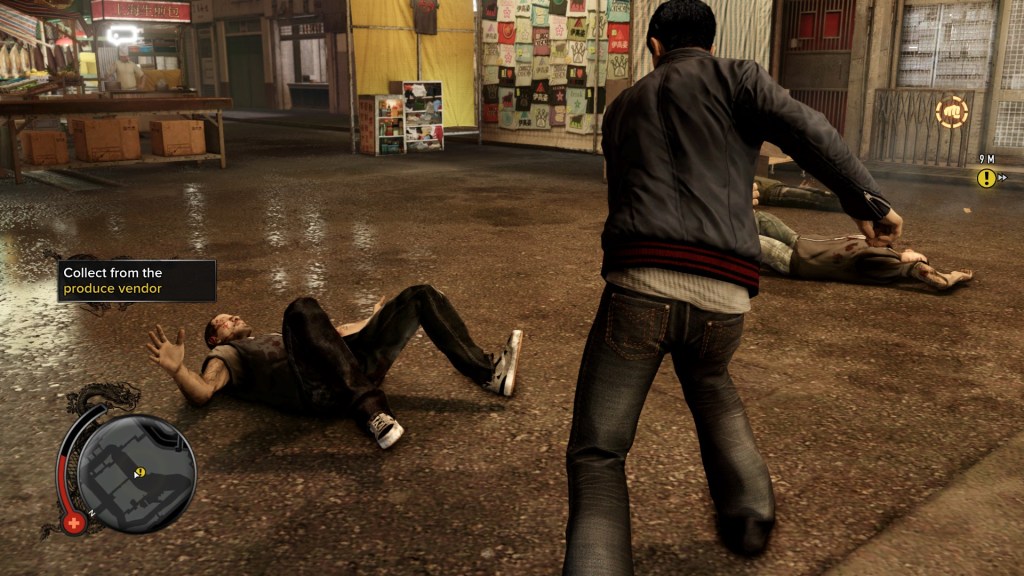
Task: Click the red cross health icon
Action: (74, 522)
